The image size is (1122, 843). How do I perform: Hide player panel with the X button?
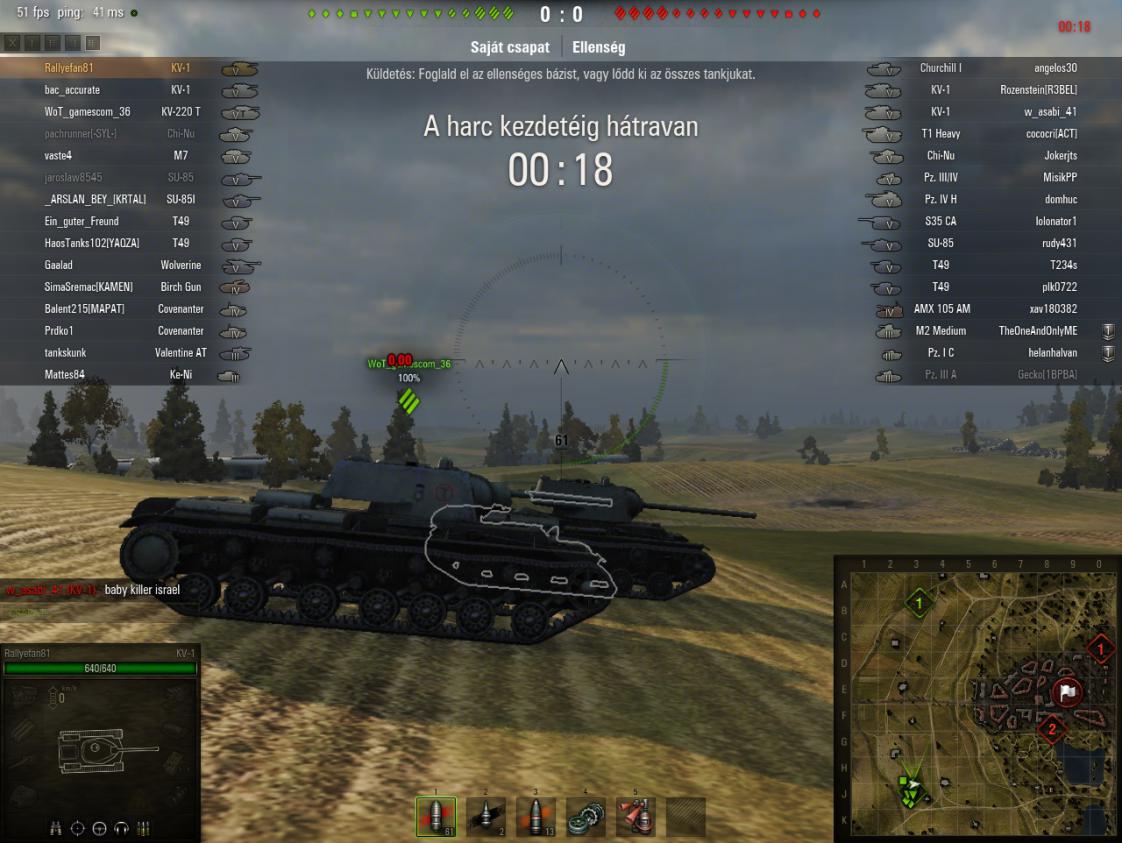[13, 43]
